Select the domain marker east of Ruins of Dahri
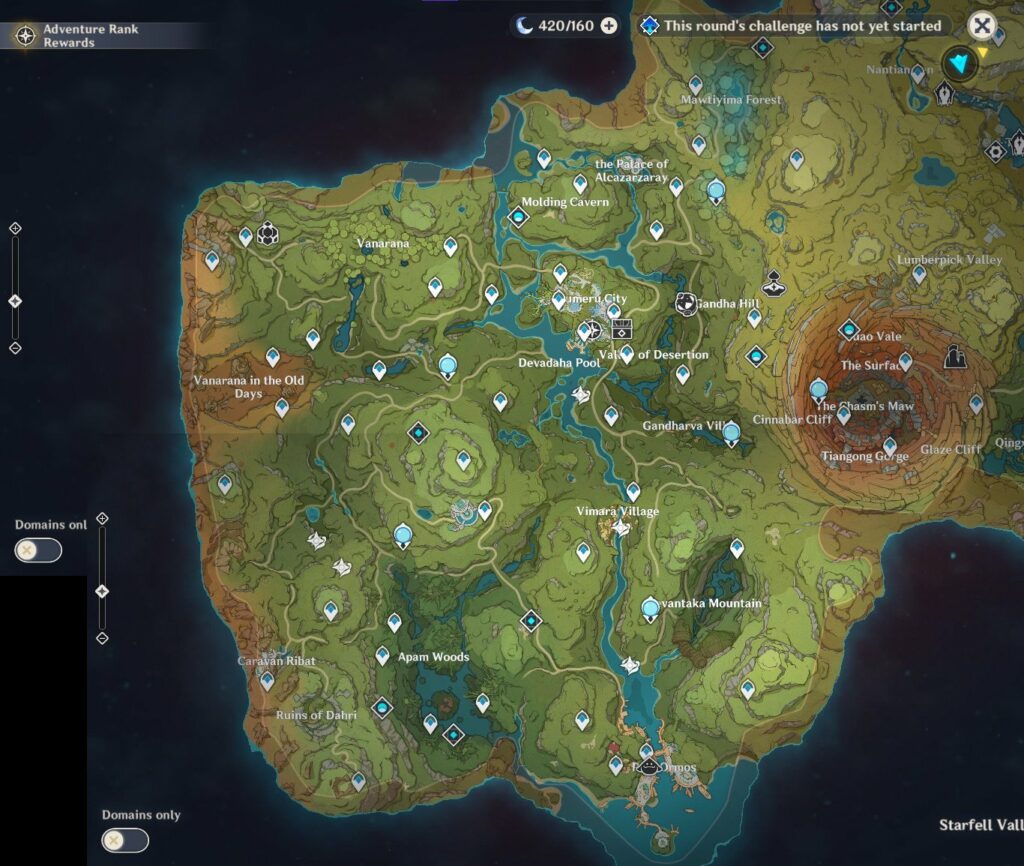The image size is (1024, 866). coord(382,708)
